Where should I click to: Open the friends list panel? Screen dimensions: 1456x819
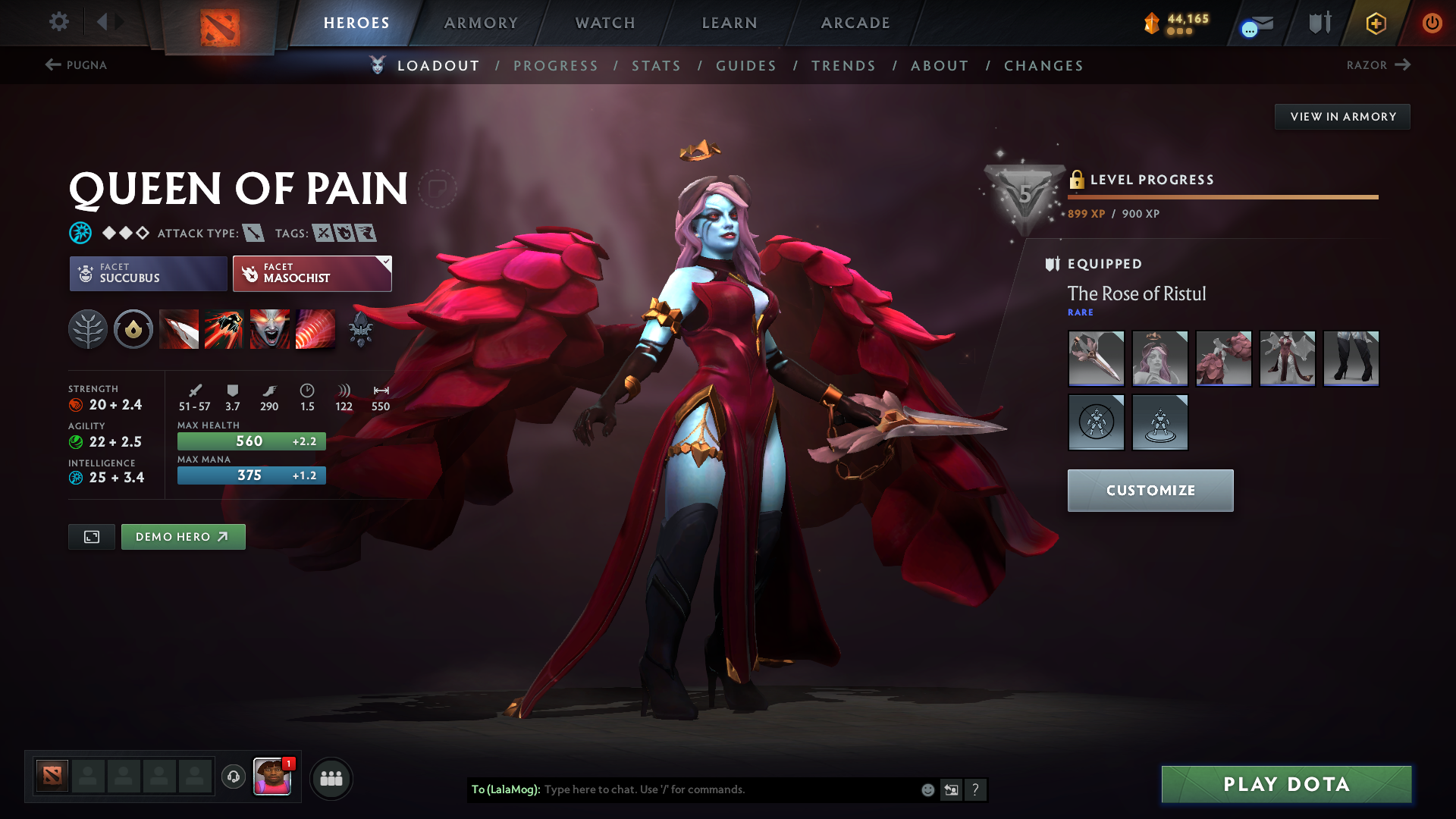(331, 778)
